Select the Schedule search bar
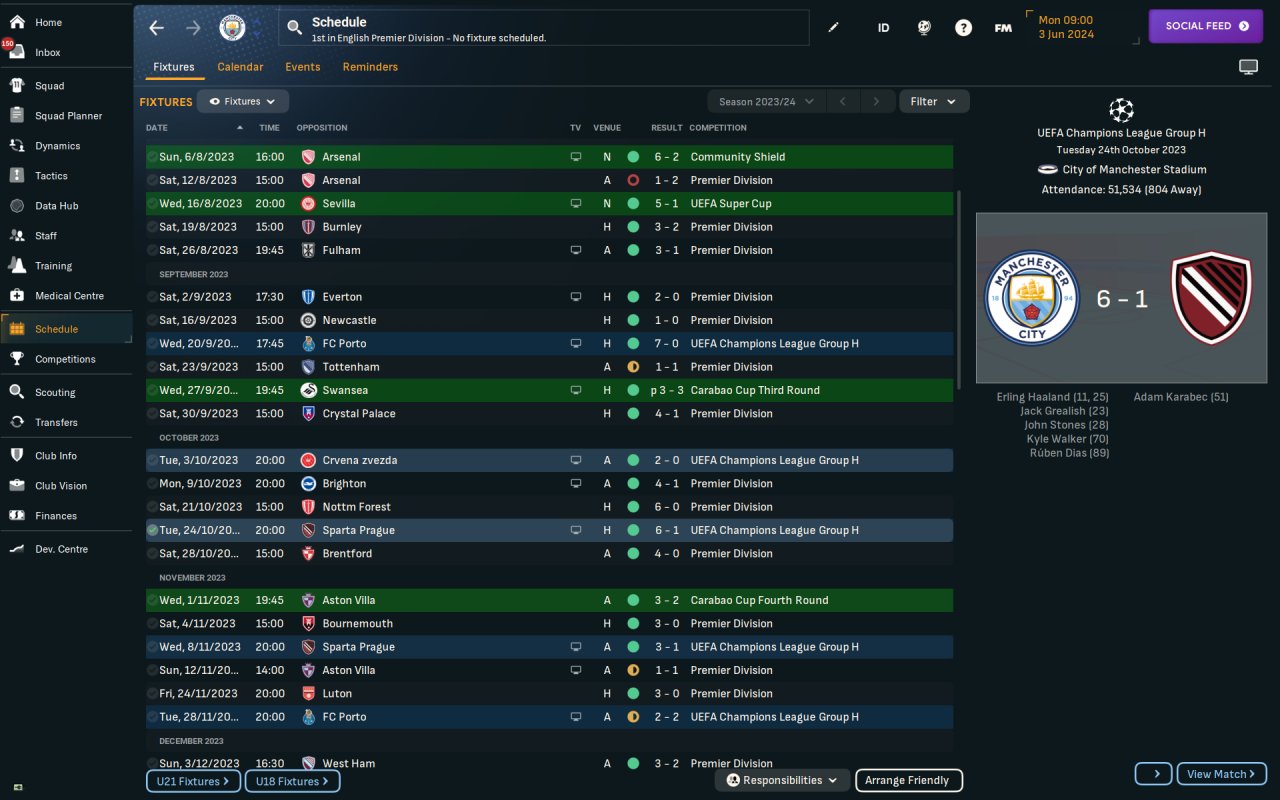1280x800 pixels. tap(545, 28)
